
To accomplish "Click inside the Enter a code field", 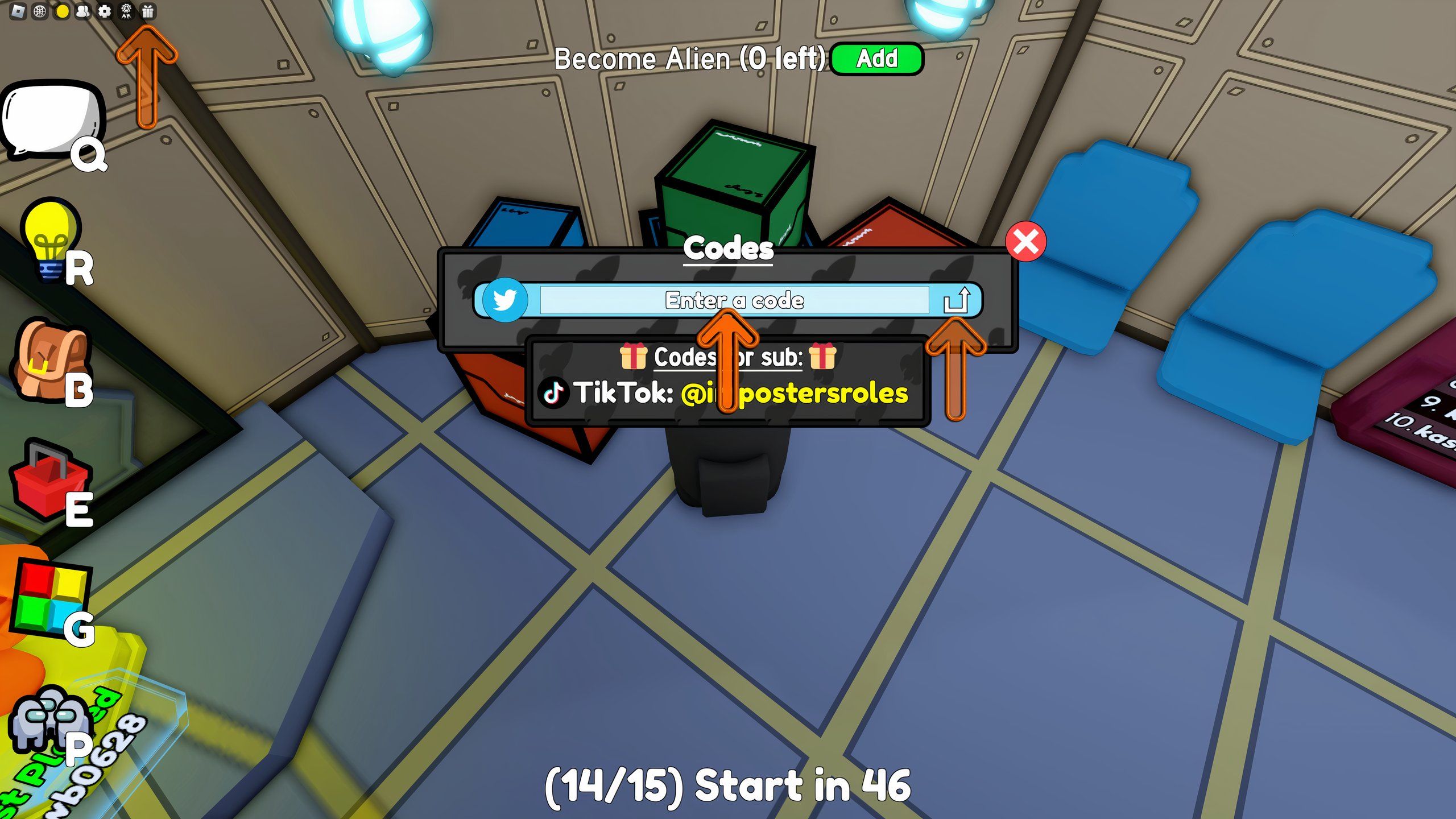I will point(734,300).
